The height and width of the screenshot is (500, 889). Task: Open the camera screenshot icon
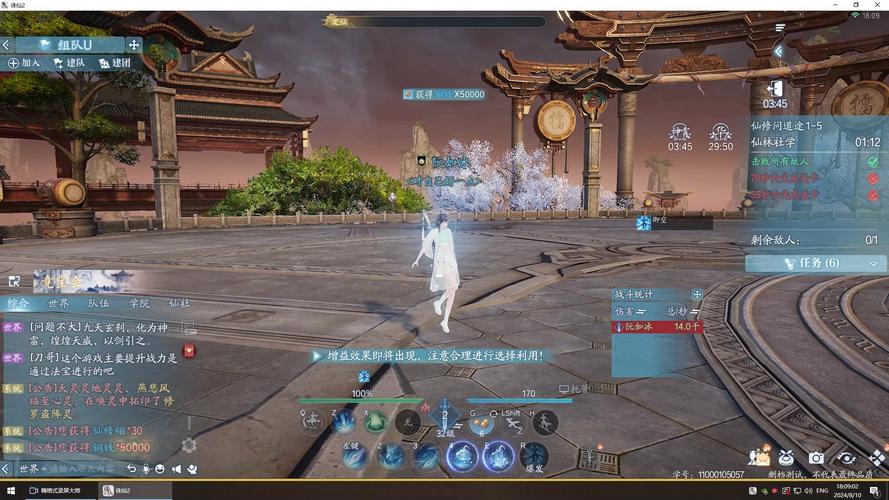[816, 457]
